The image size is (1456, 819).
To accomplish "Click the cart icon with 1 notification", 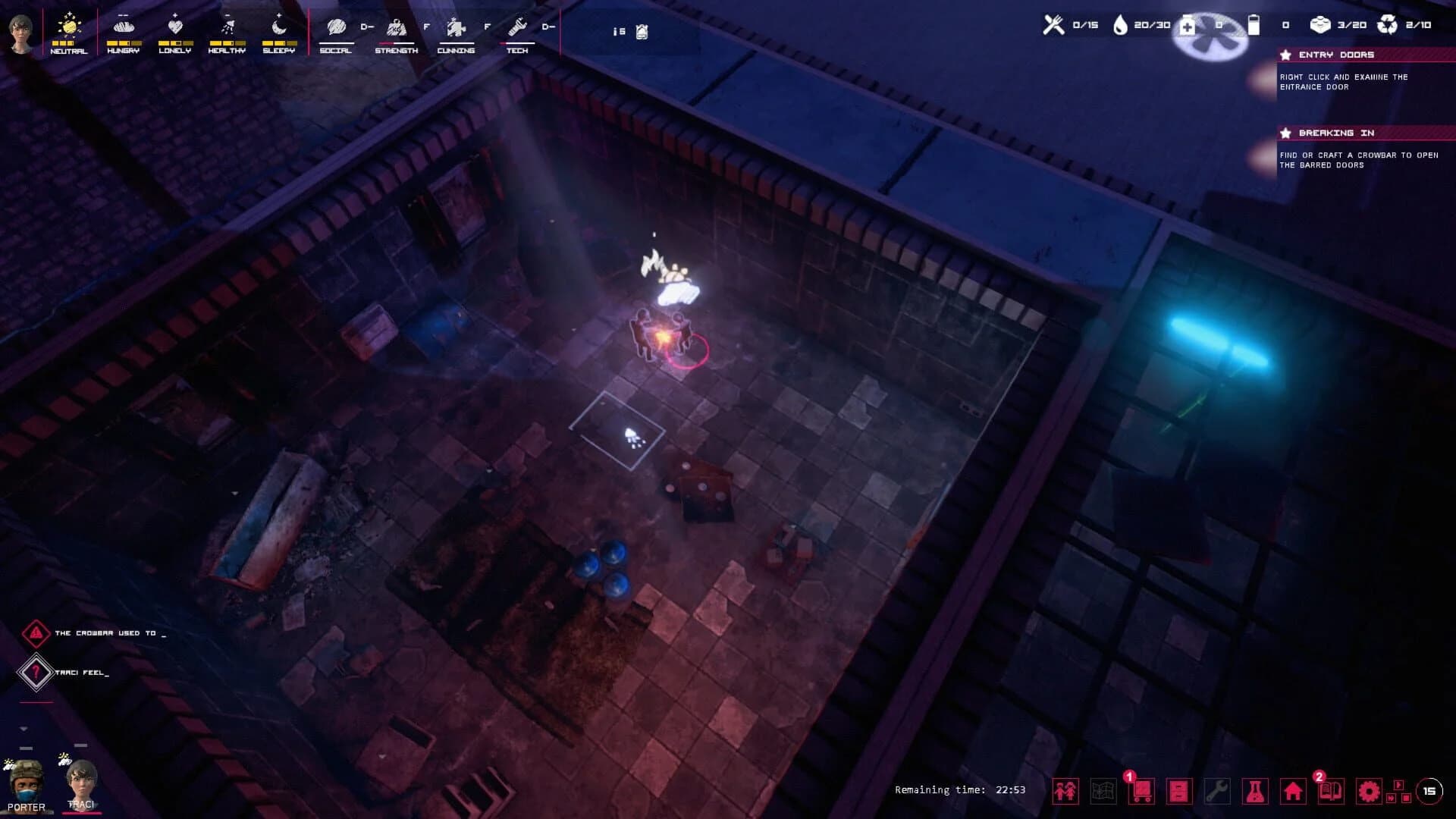I will (1141, 791).
